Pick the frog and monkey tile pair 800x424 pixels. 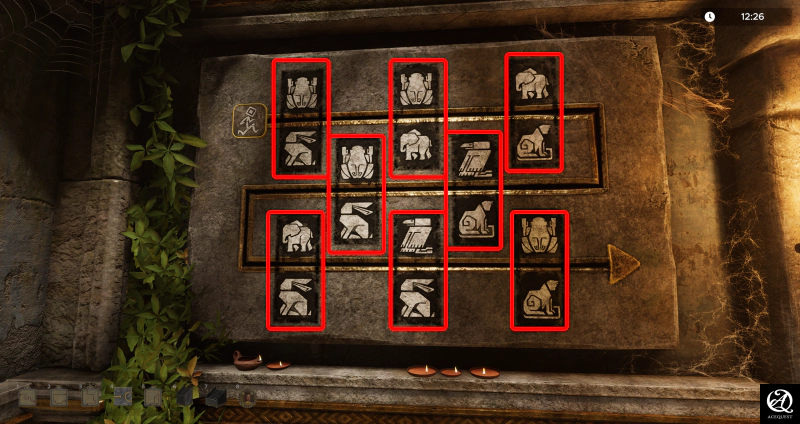(x=540, y=270)
